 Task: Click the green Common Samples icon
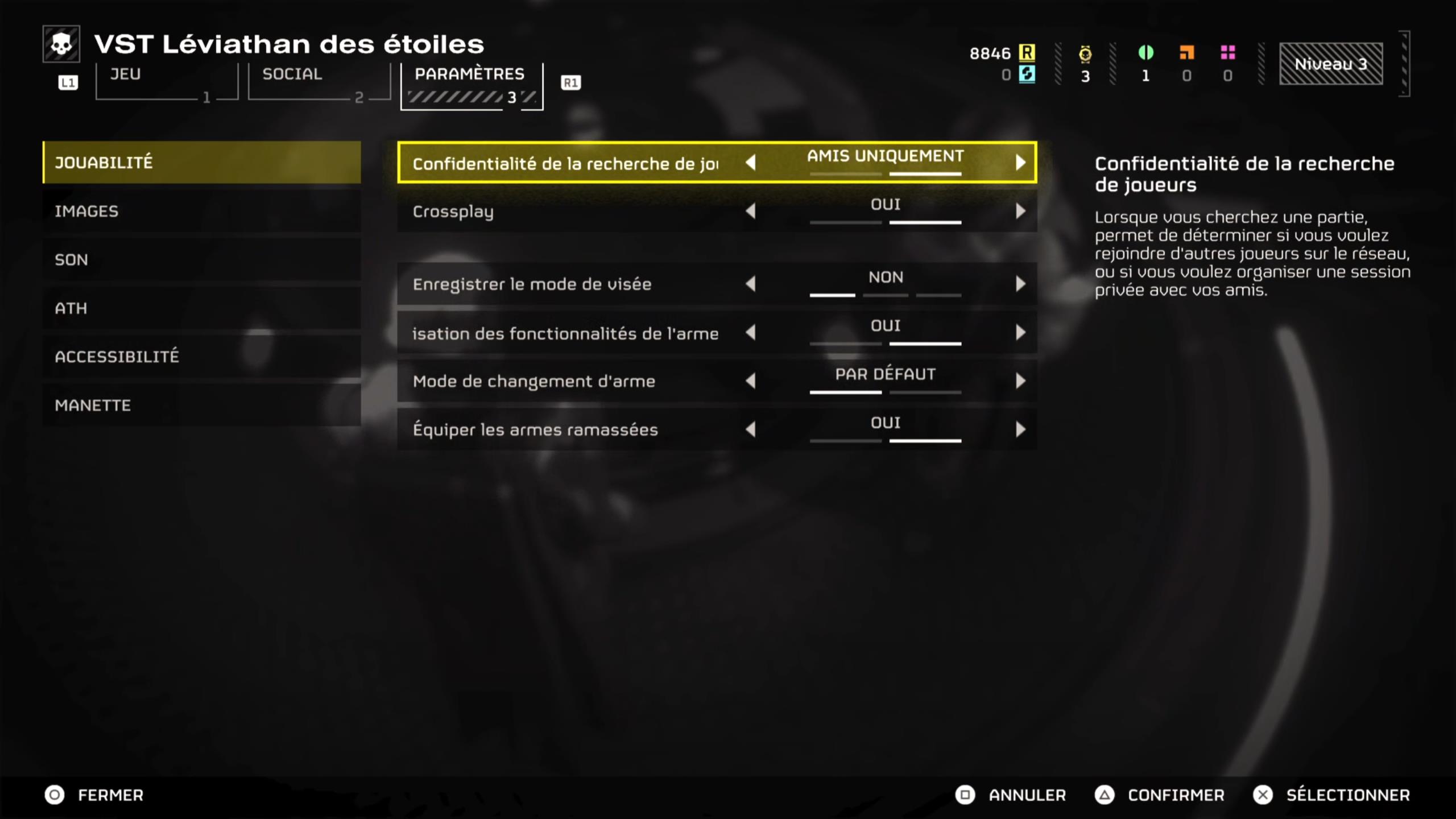(1145, 53)
